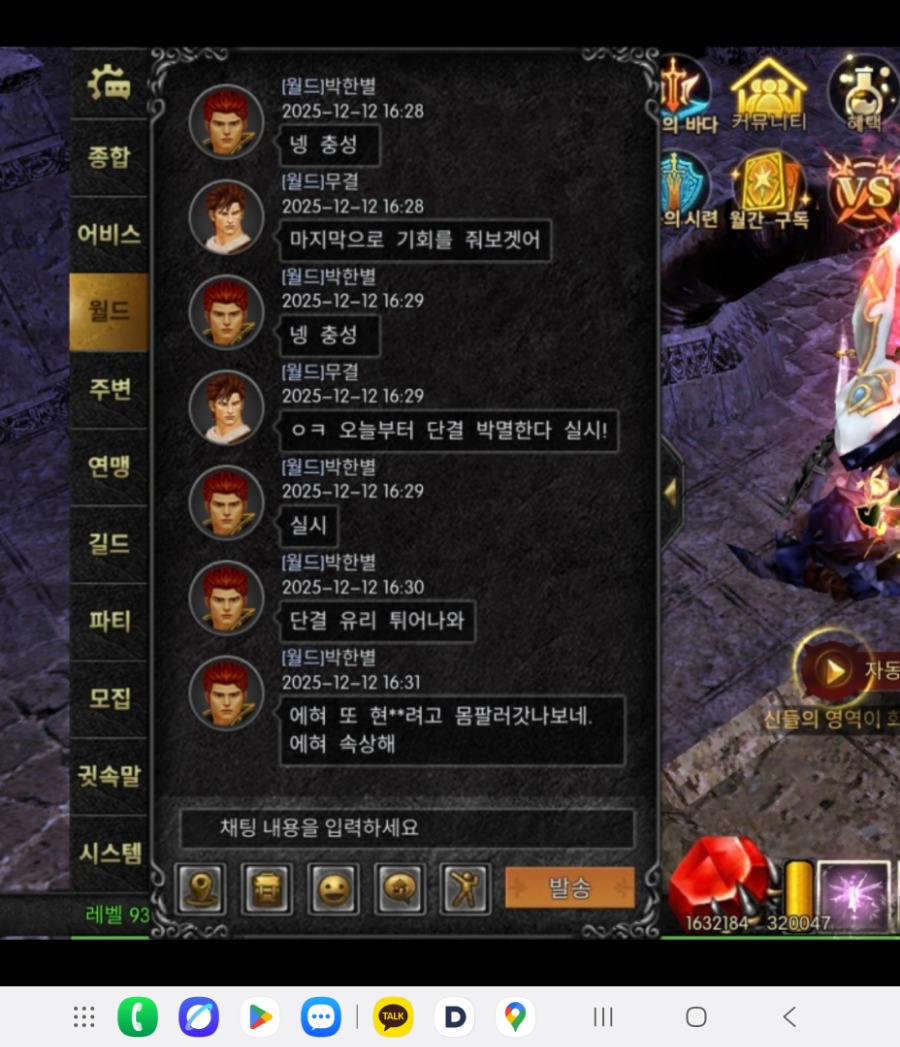The width and height of the screenshot is (900, 1047).
Task: Open the 월간 구독 monthly subscription
Action: pyautogui.click(x=767, y=192)
